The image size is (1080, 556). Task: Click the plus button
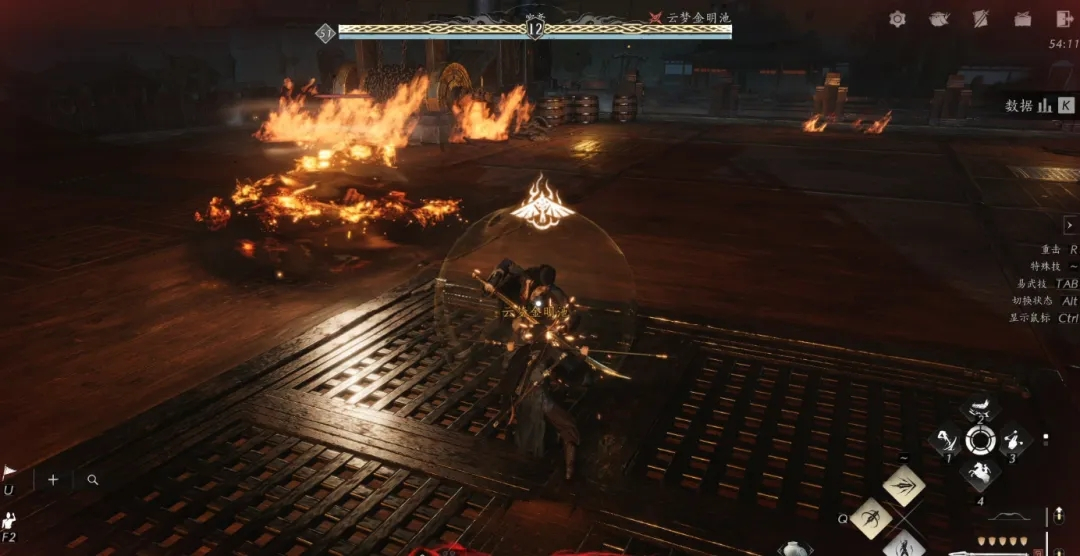(53, 480)
